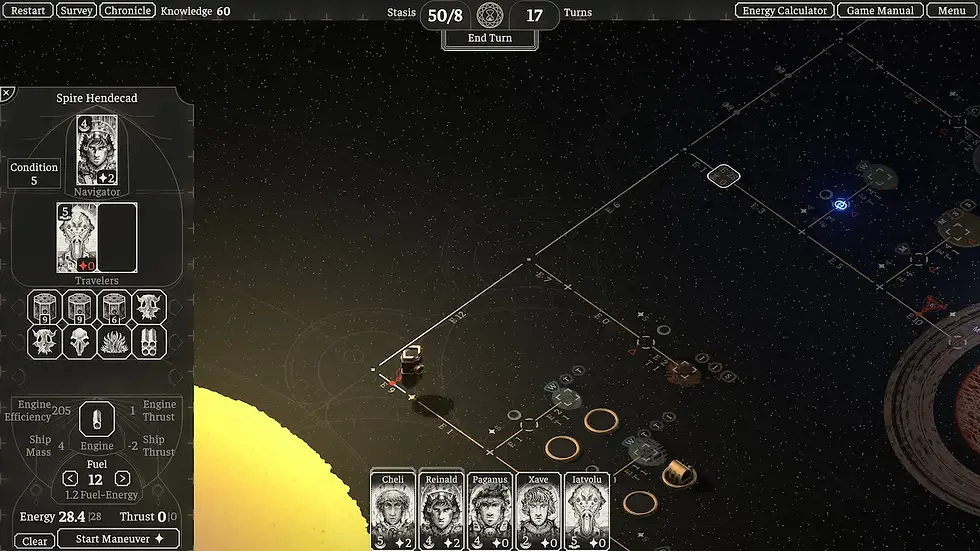Decrease the fuel amount
The width and height of the screenshot is (980, 551).
tap(70, 479)
